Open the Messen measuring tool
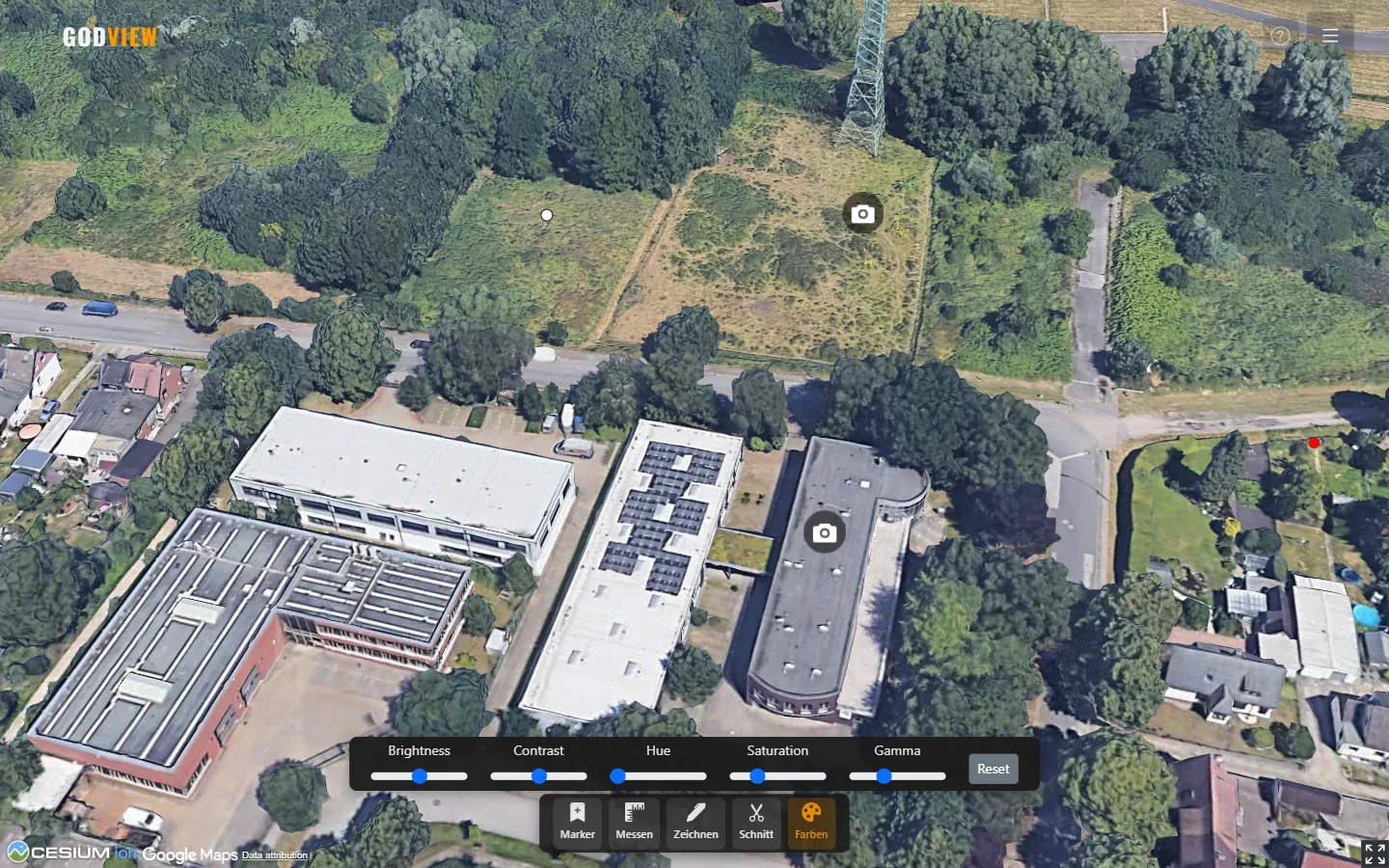 click(634, 823)
